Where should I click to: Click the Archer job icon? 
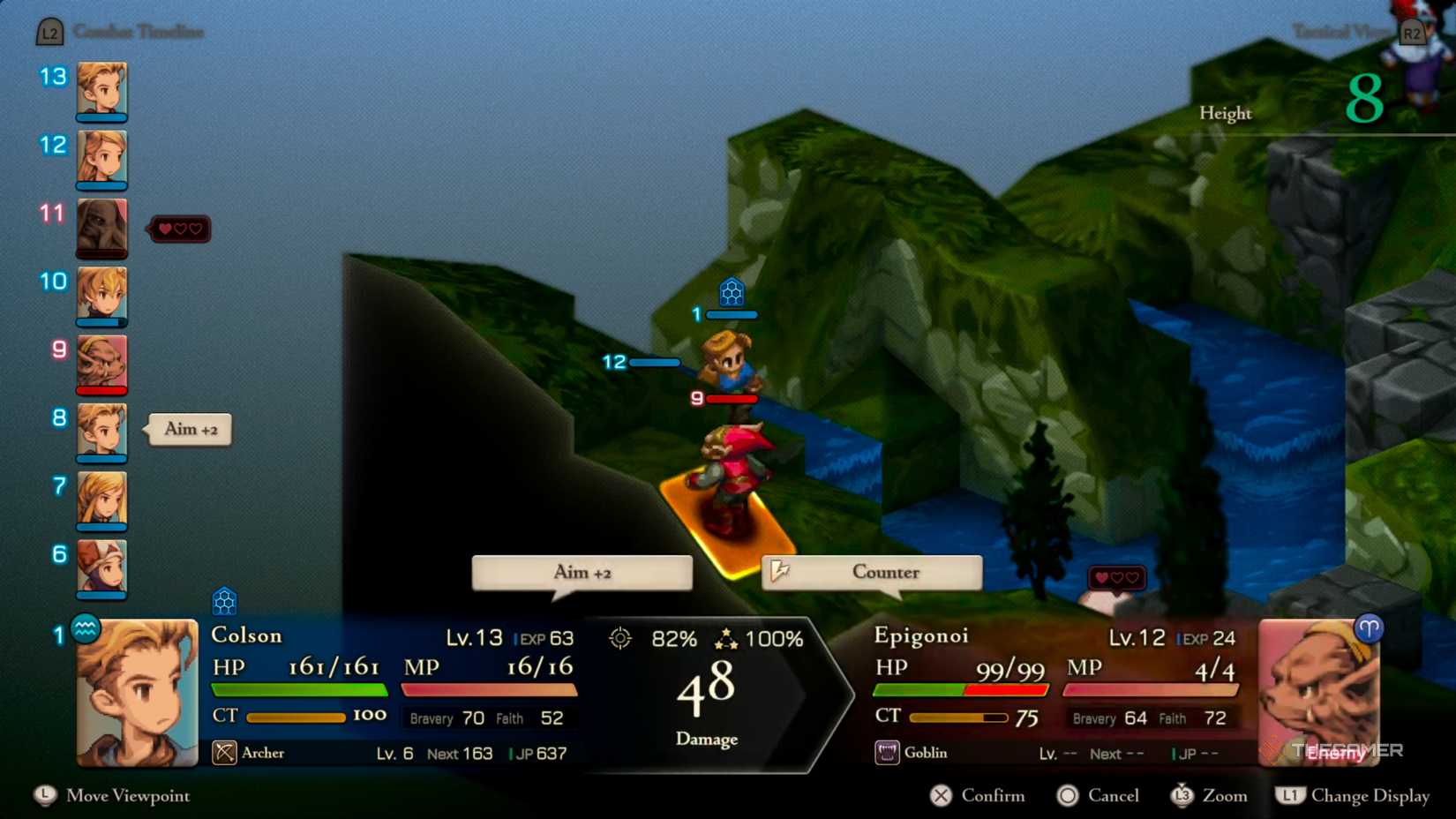click(224, 753)
